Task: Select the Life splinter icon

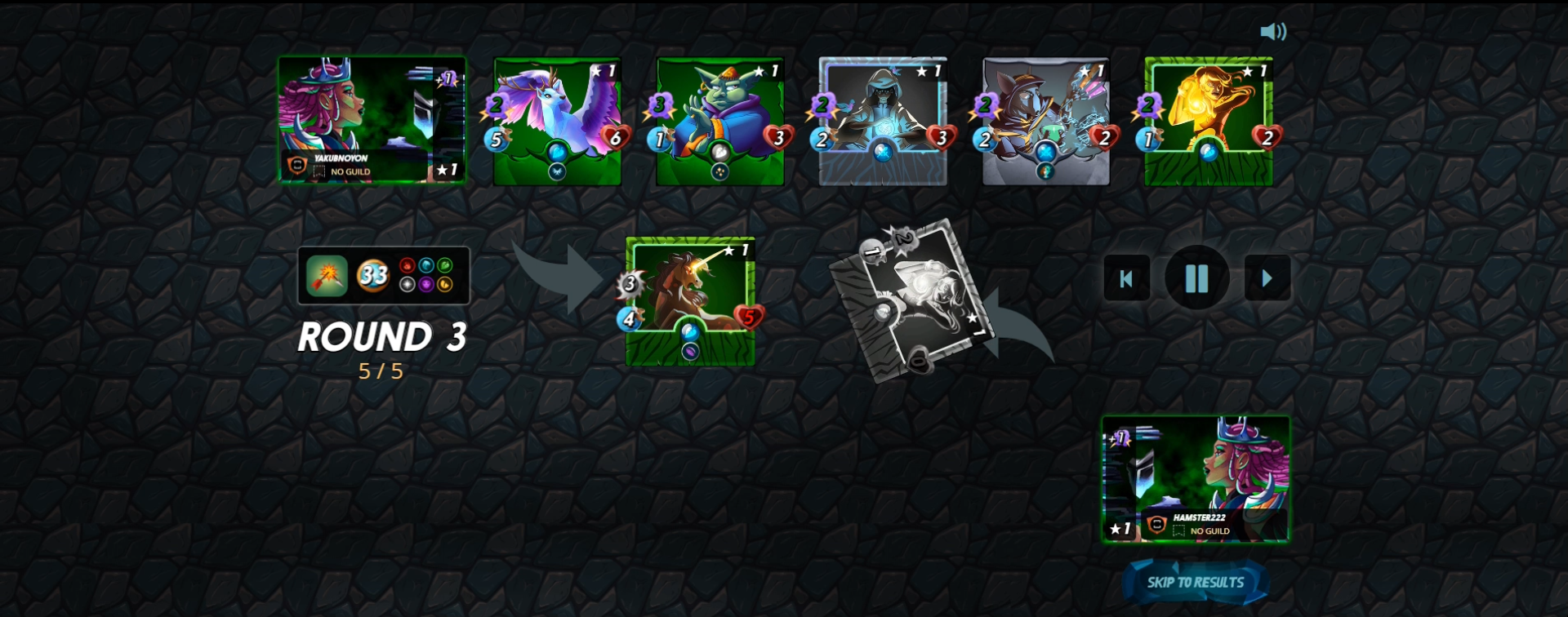Action: 408,286
